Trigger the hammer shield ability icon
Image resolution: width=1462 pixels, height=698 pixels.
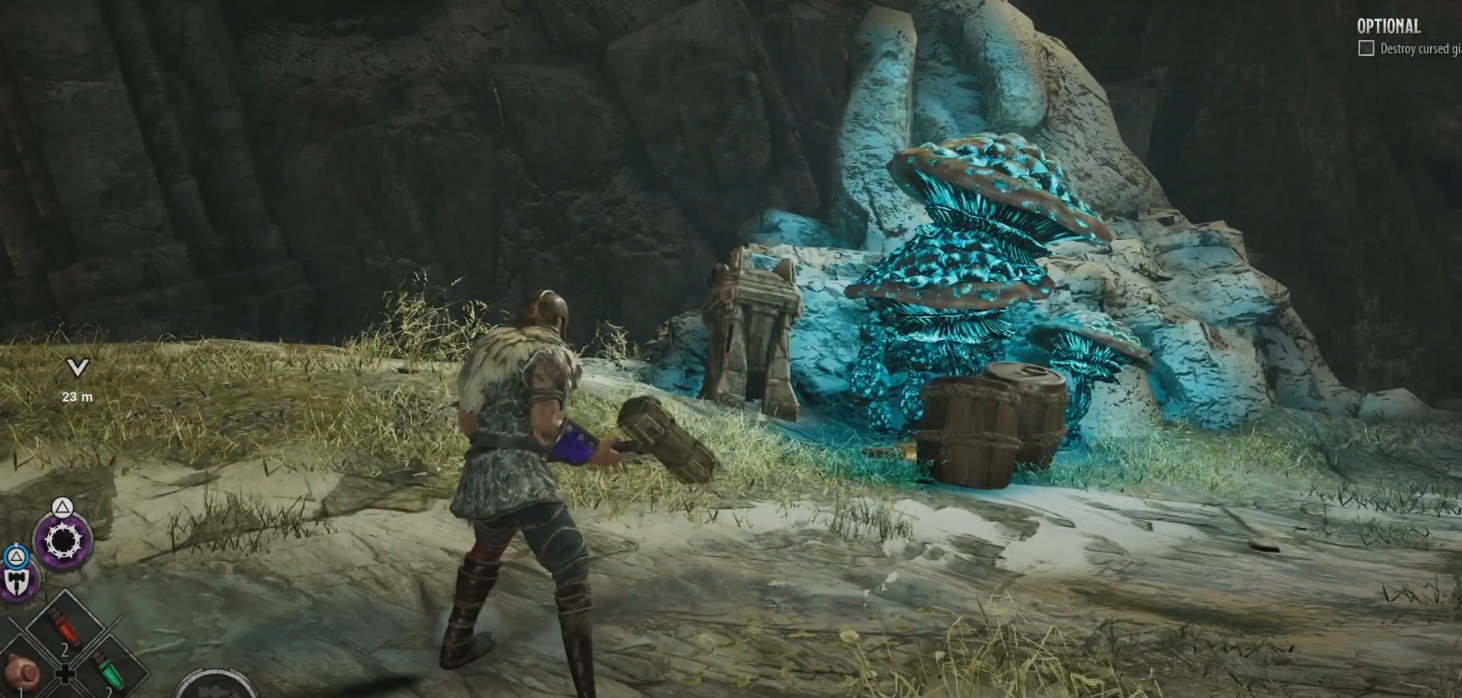point(17,581)
